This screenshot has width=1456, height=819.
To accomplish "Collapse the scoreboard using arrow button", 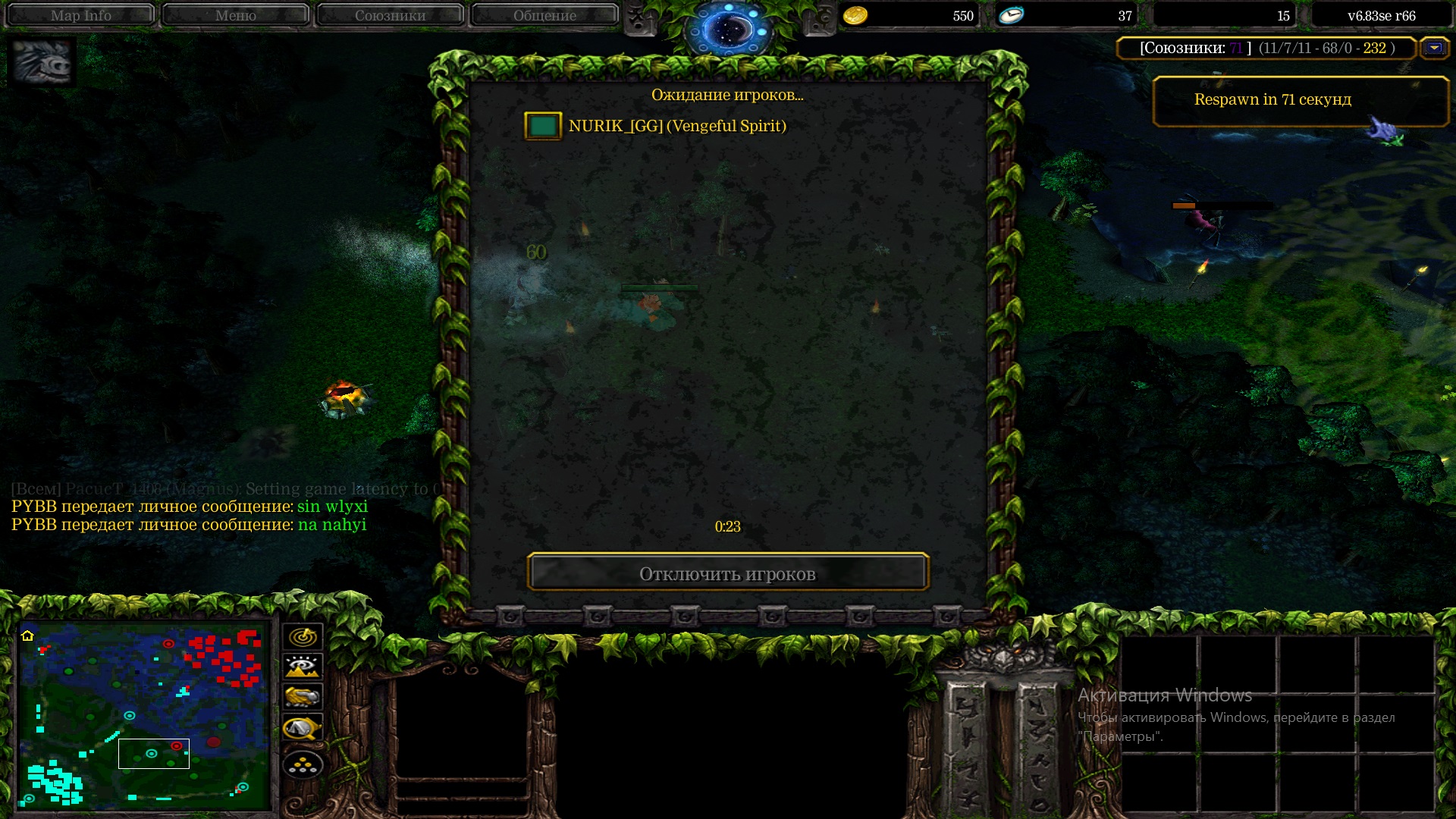I will click(x=1434, y=48).
